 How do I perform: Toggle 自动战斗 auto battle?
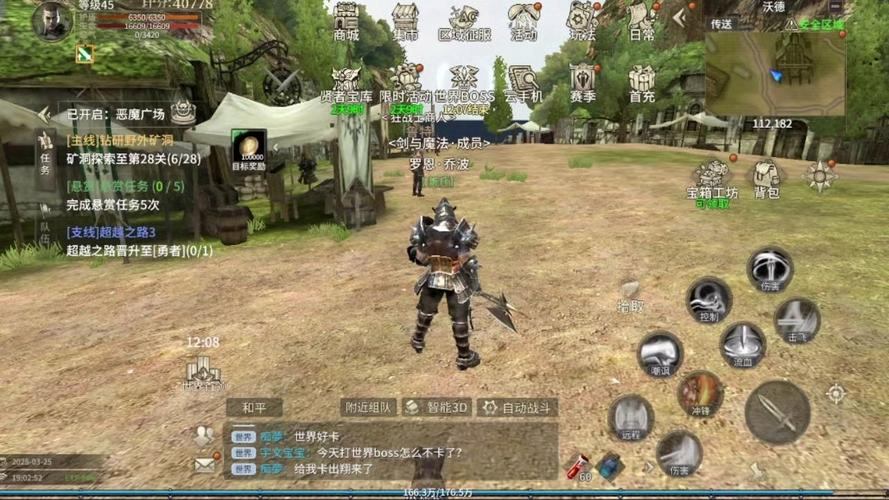517,407
